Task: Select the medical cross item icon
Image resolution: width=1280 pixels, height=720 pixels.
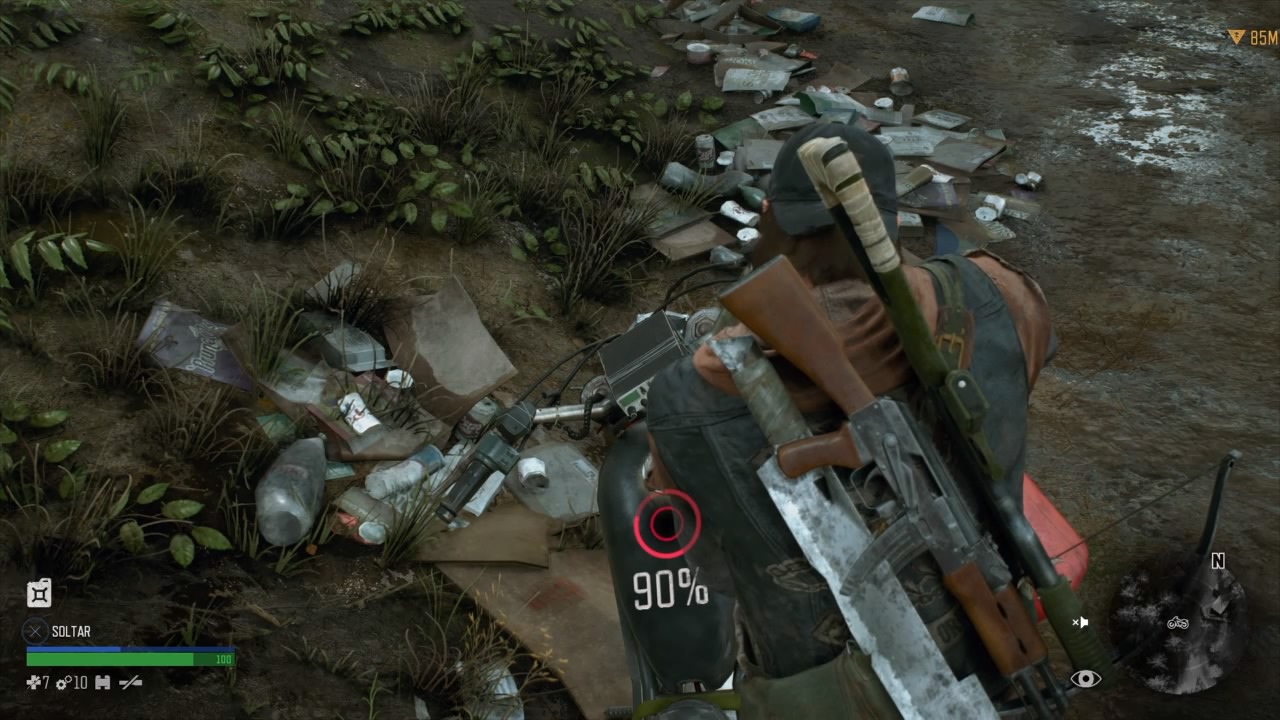Action: pos(33,683)
